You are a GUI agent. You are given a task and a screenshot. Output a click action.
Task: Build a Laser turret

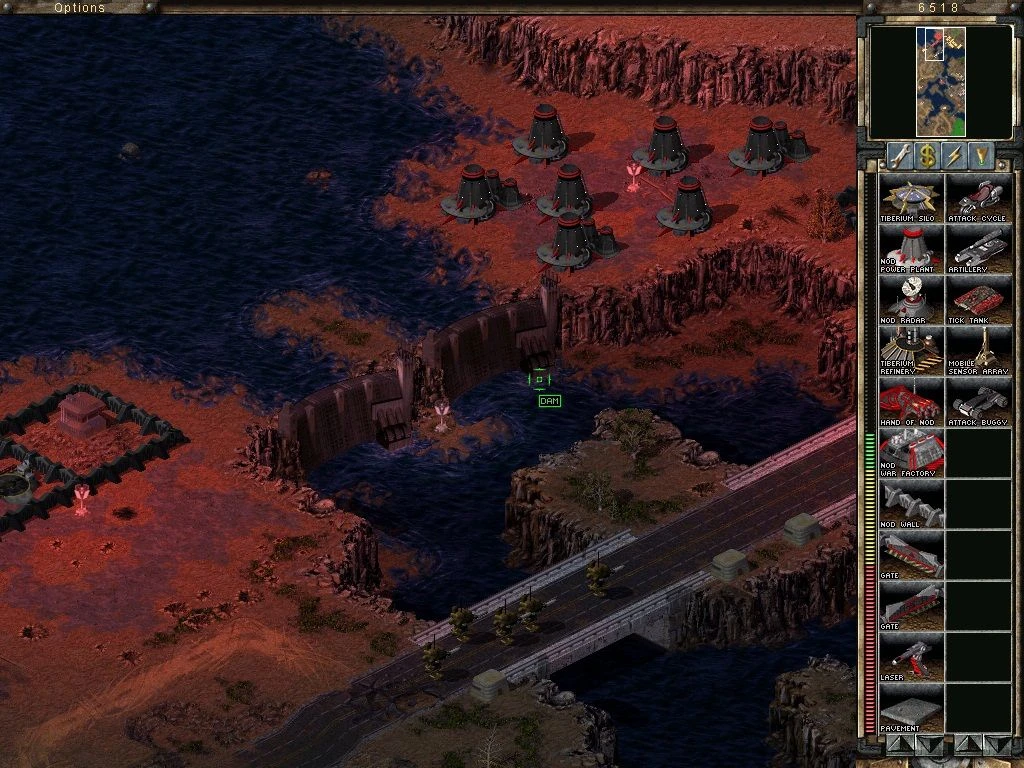click(911, 656)
